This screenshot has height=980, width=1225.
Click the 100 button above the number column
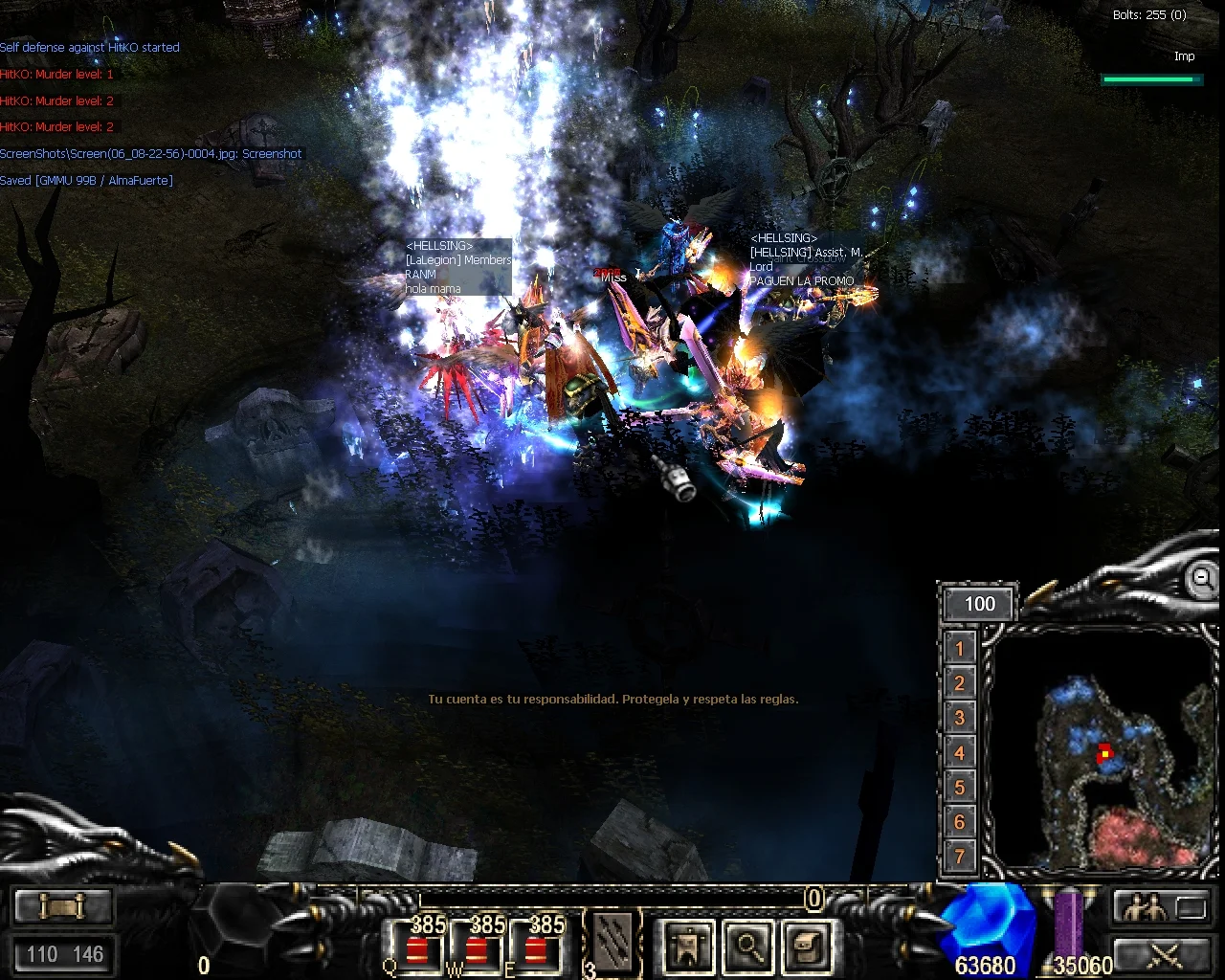979,604
